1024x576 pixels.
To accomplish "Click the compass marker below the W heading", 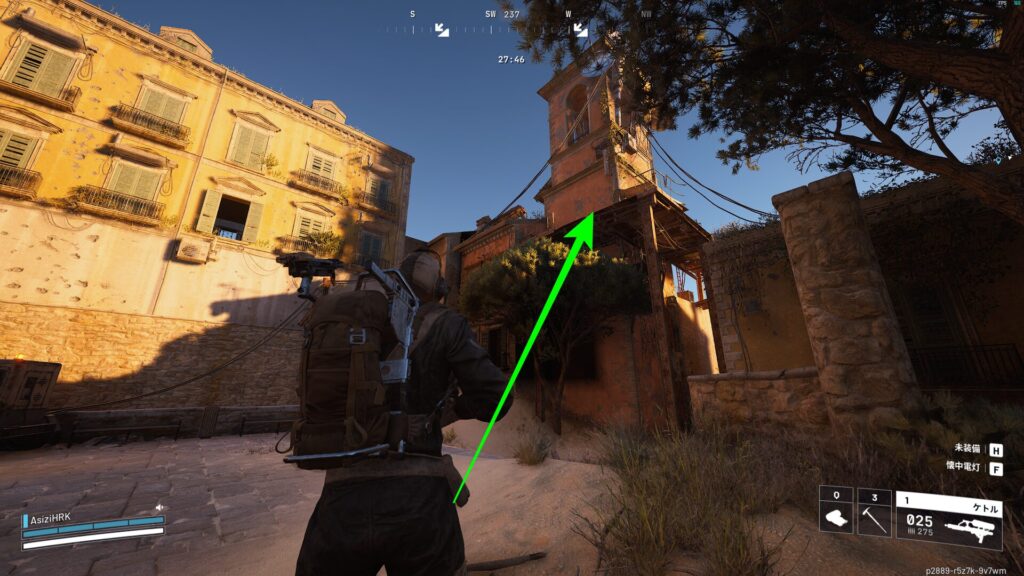I will pyautogui.click(x=580, y=30).
